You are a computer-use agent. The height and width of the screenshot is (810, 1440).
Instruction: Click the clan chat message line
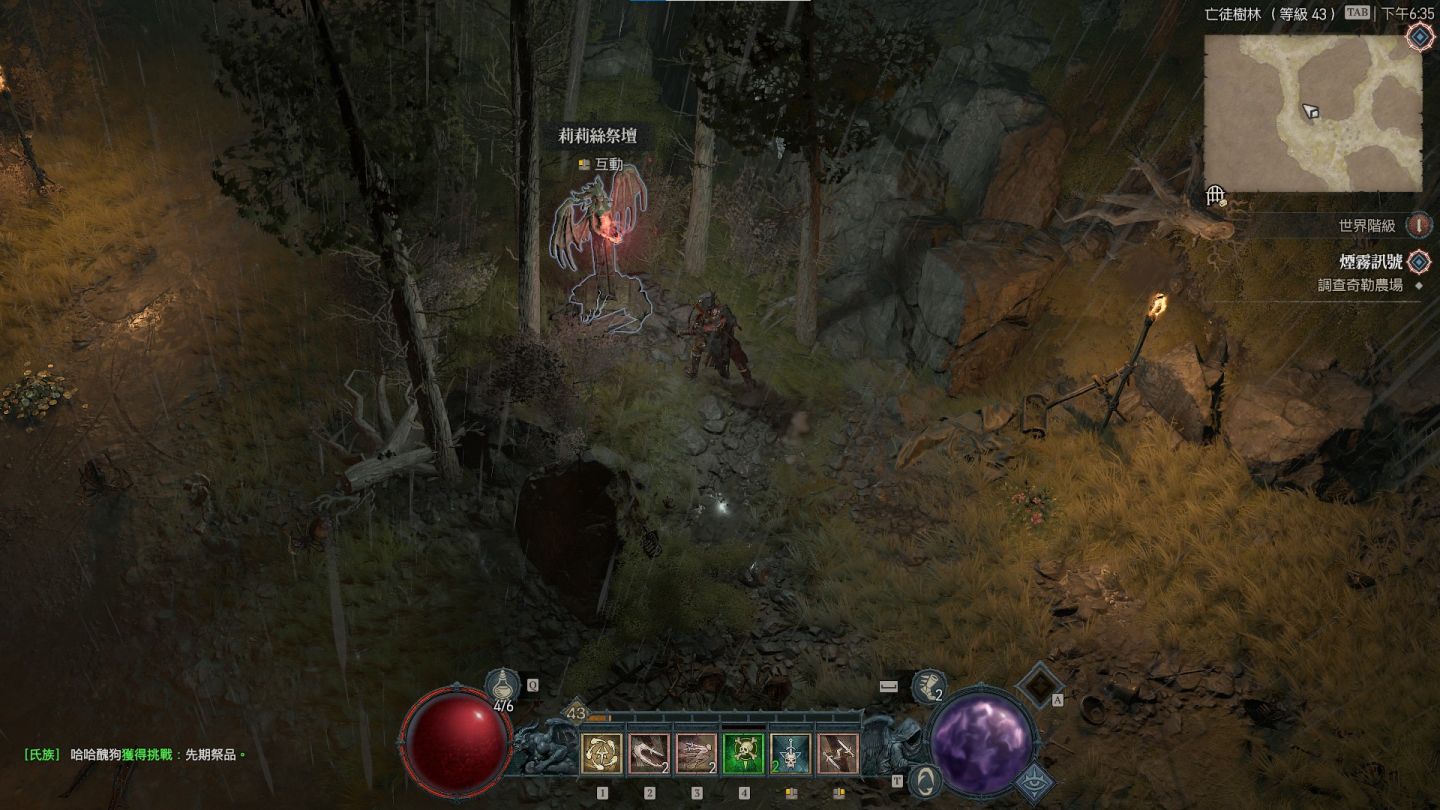135,755
